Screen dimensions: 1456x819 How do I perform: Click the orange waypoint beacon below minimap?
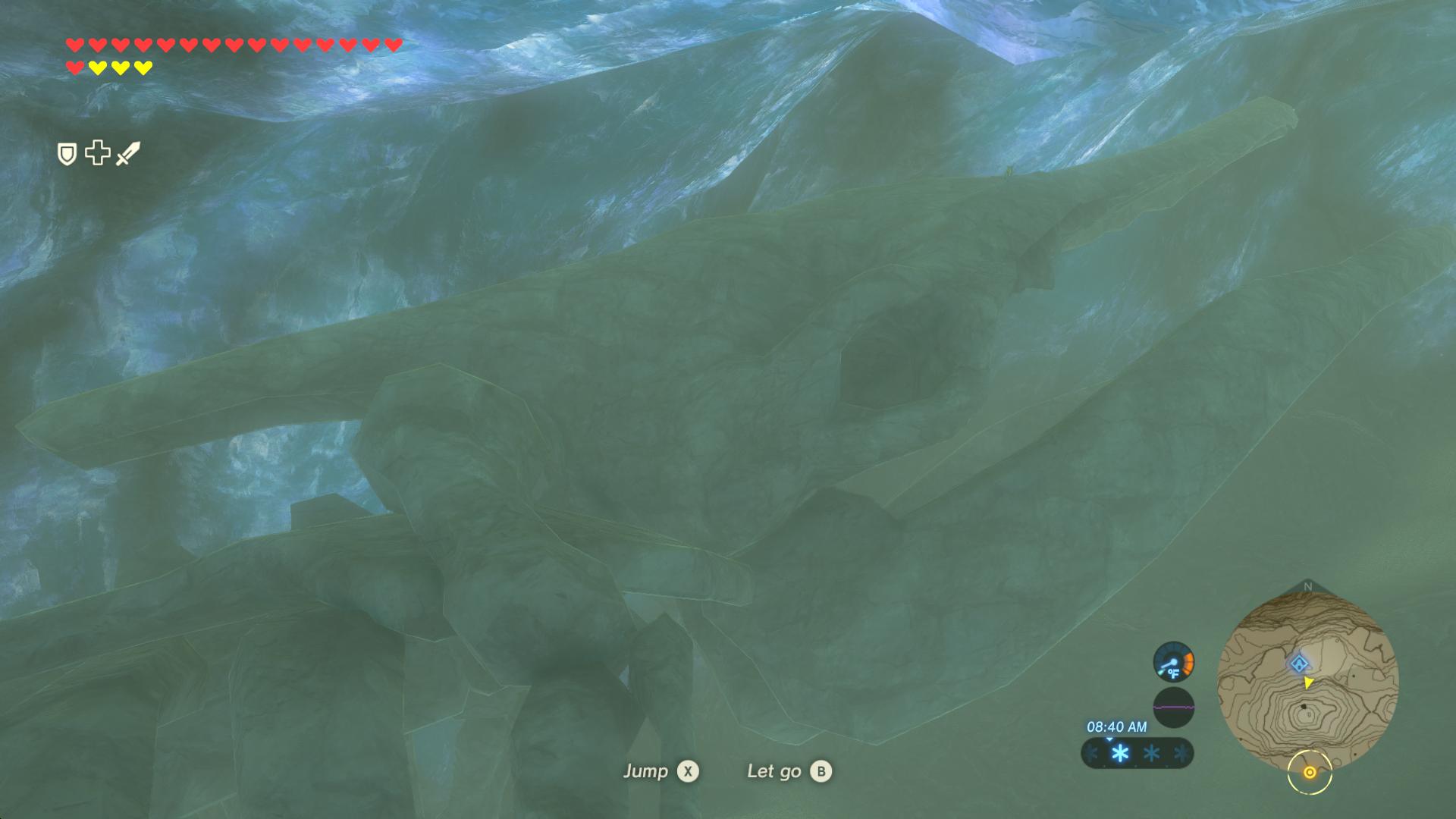(x=1310, y=773)
